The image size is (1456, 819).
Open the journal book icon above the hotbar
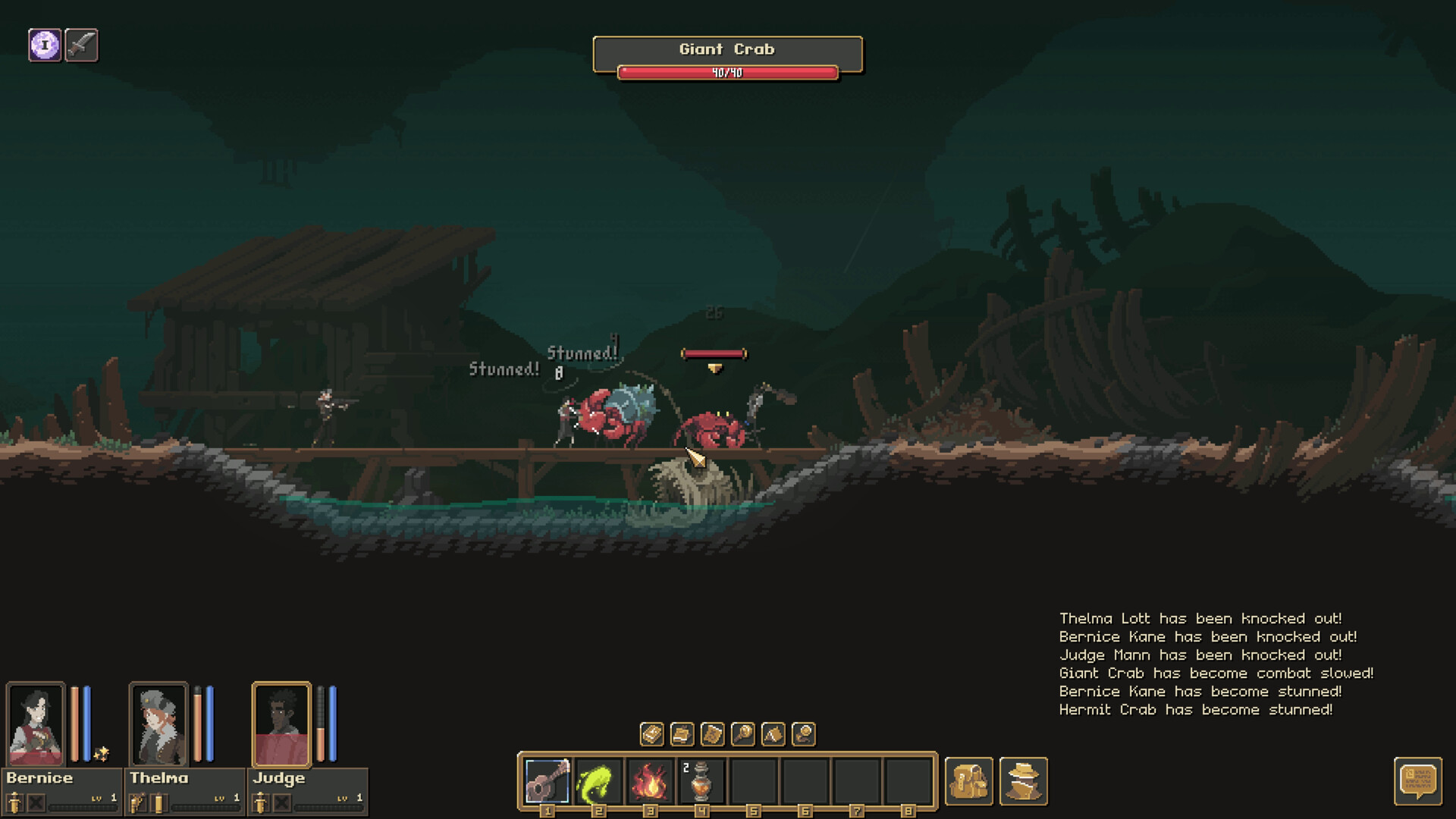point(651,734)
